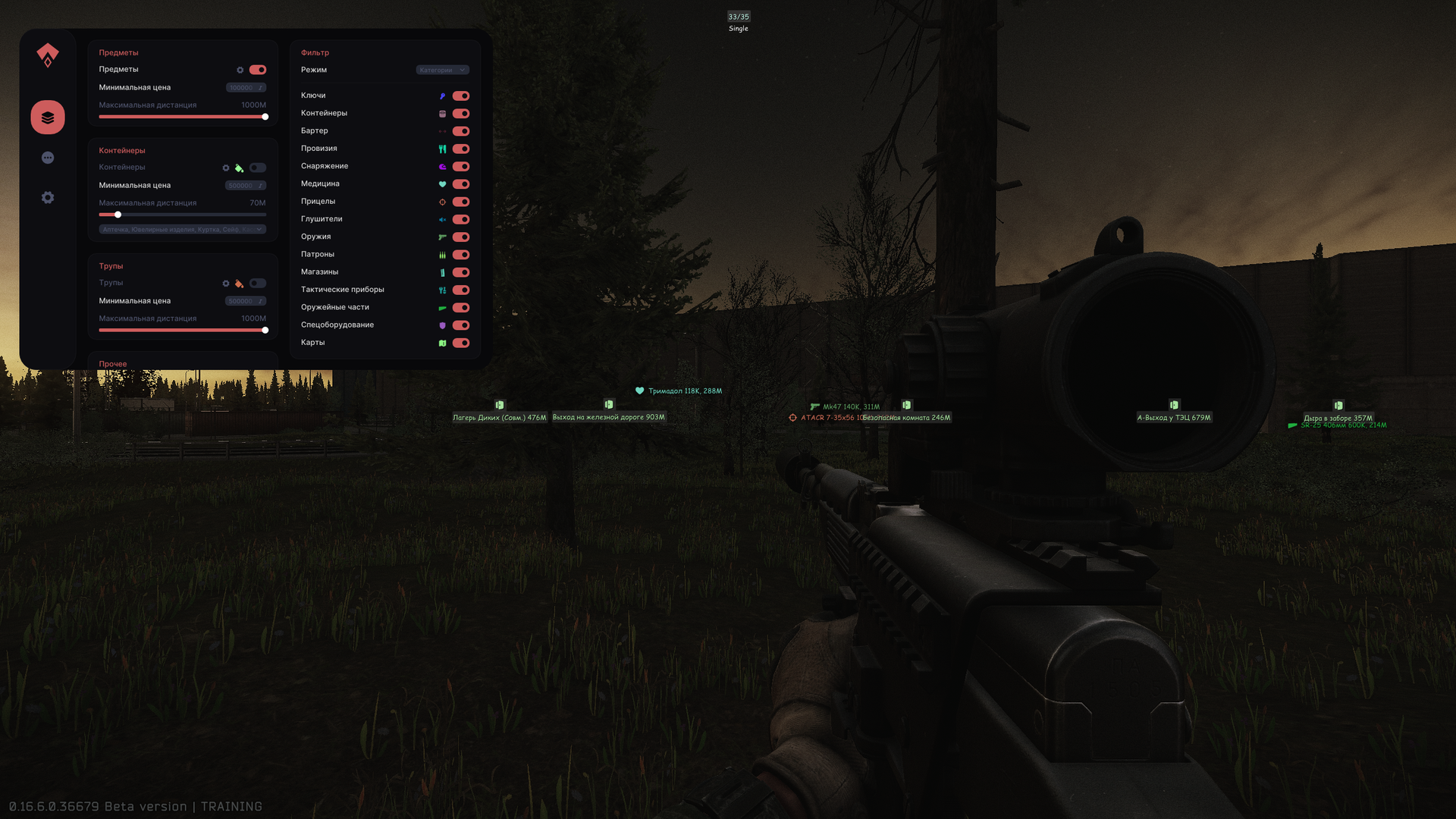The image size is (1456, 819).
Task: Disable the Тактические приборы filter
Action: click(461, 290)
